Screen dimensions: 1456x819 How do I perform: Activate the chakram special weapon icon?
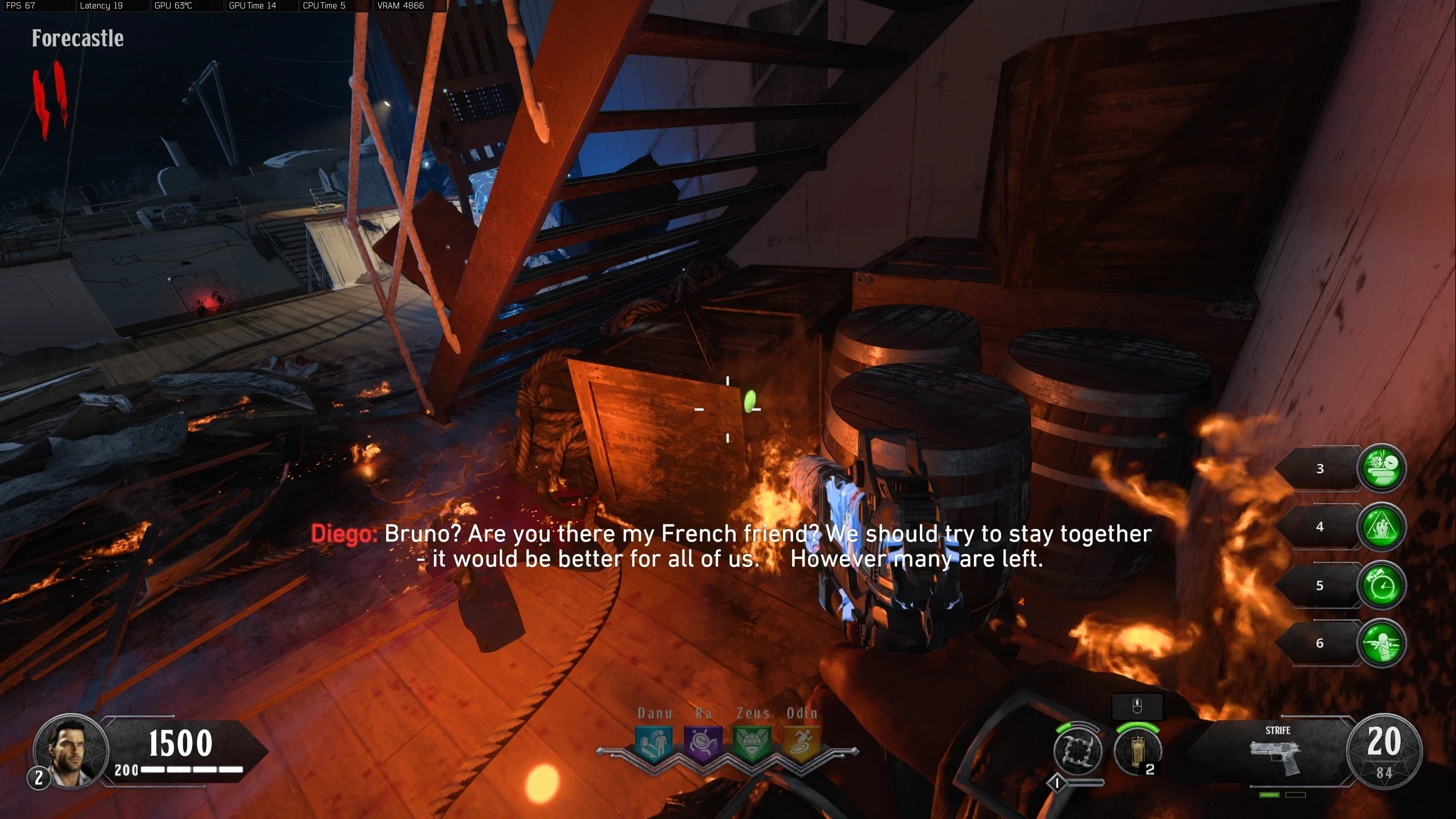coord(1077,751)
